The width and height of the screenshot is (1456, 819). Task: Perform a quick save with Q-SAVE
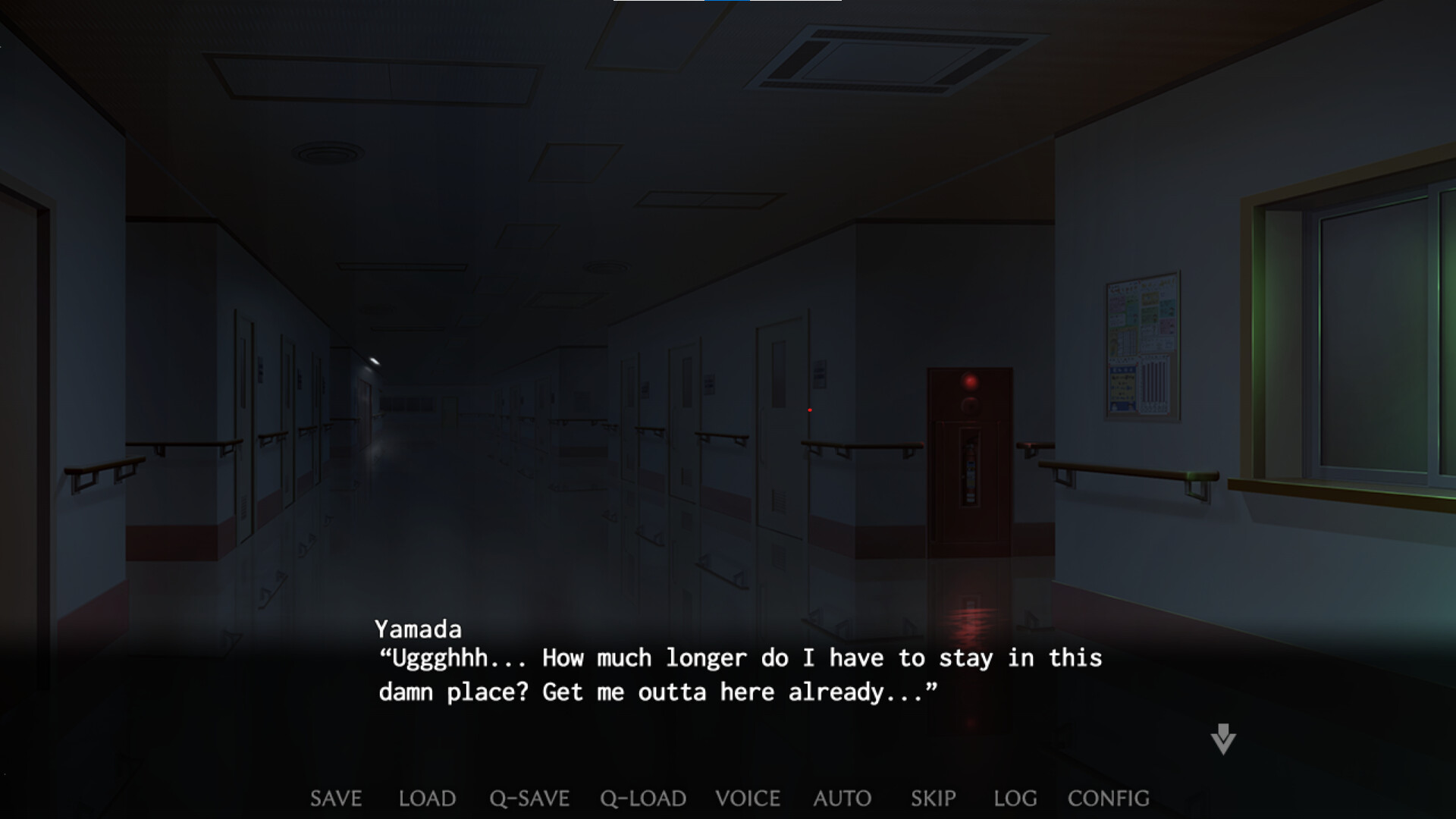(x=529, y=799)
